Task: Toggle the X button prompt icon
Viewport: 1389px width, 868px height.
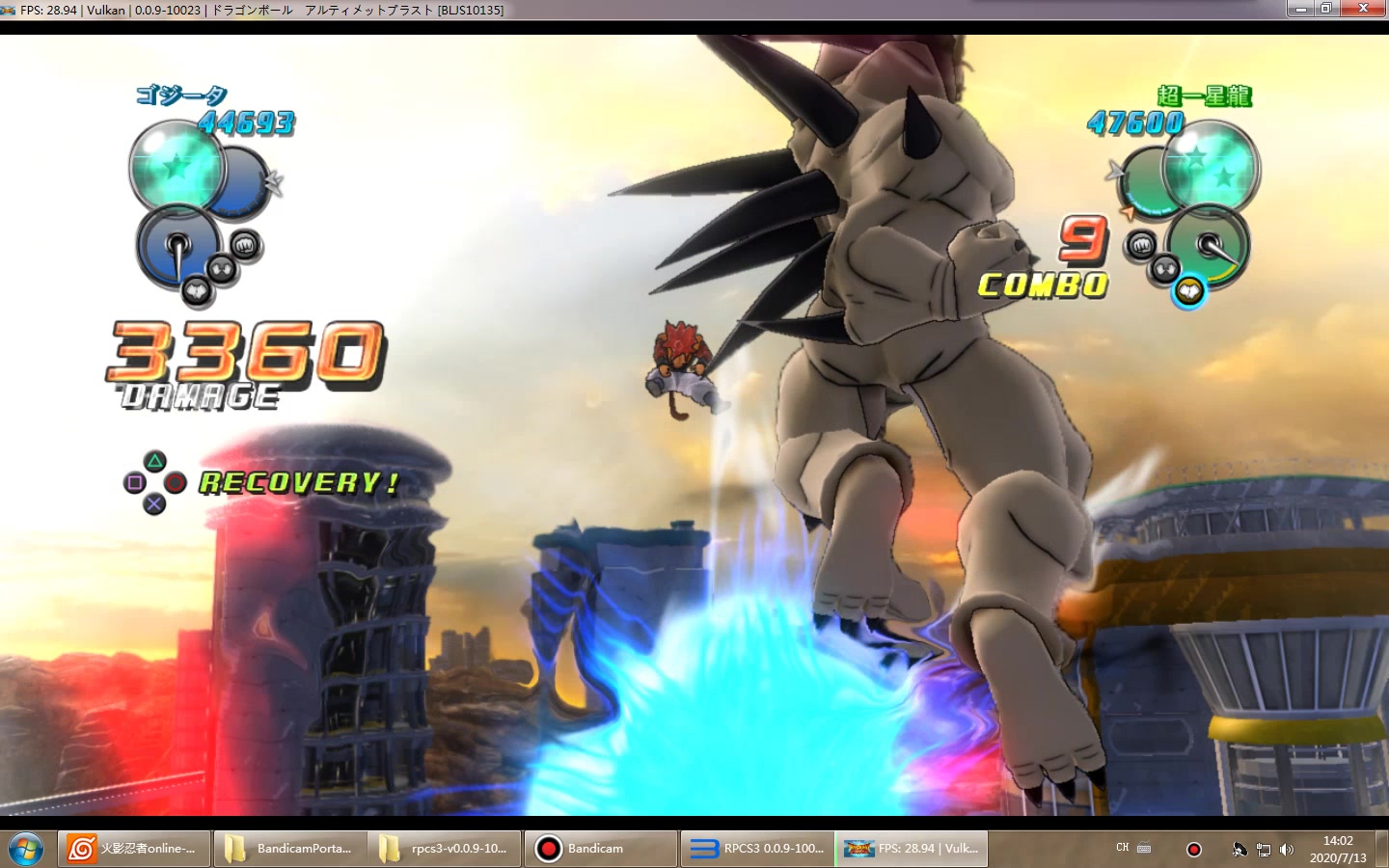Action: click(152, 503)
